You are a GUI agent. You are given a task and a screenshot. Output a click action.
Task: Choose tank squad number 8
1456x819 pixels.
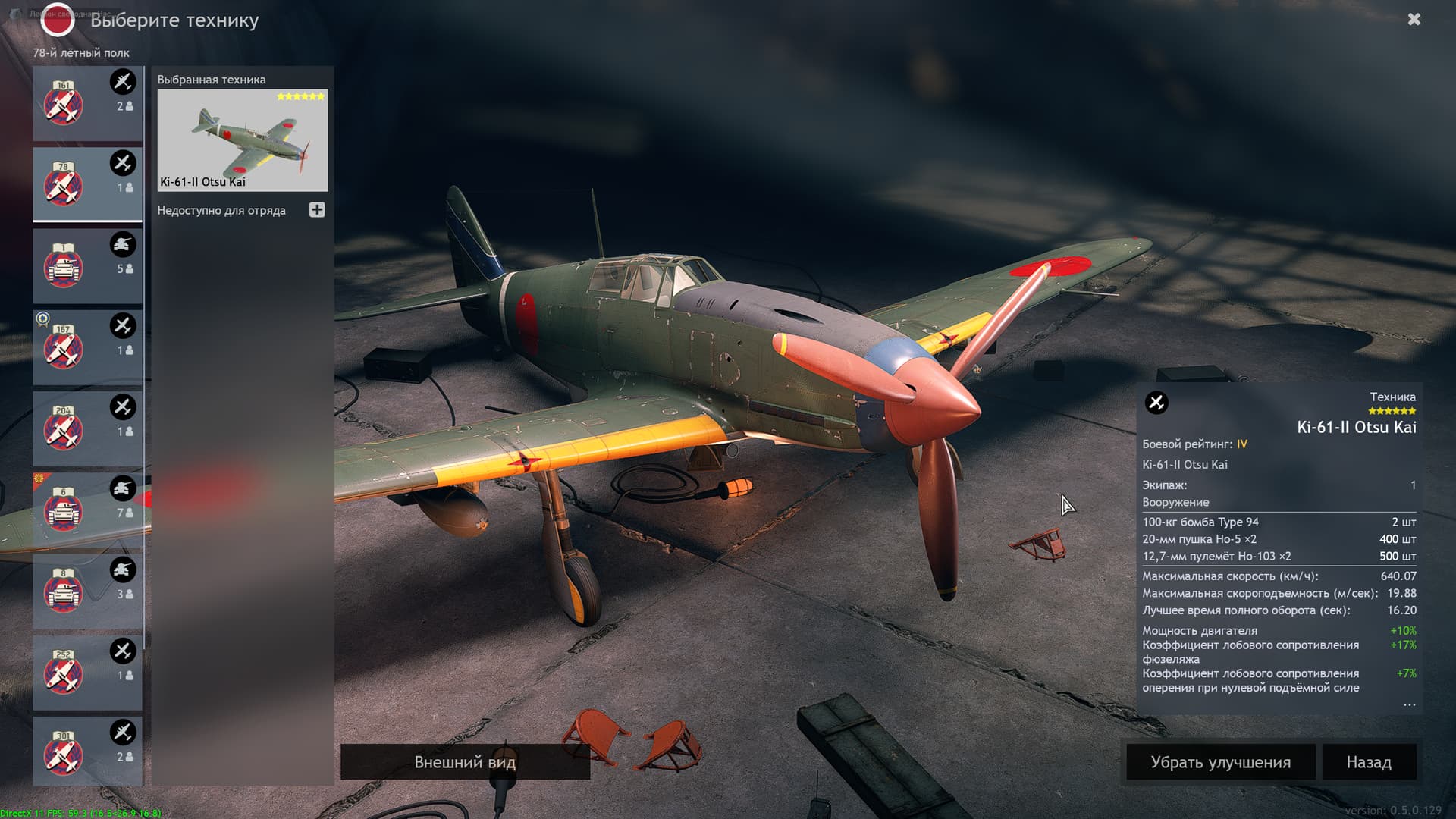87,591
